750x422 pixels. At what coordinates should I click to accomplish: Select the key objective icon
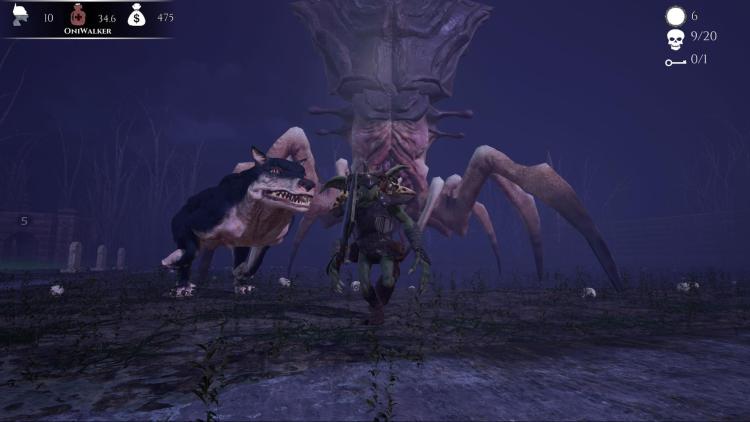coord(675,62)
